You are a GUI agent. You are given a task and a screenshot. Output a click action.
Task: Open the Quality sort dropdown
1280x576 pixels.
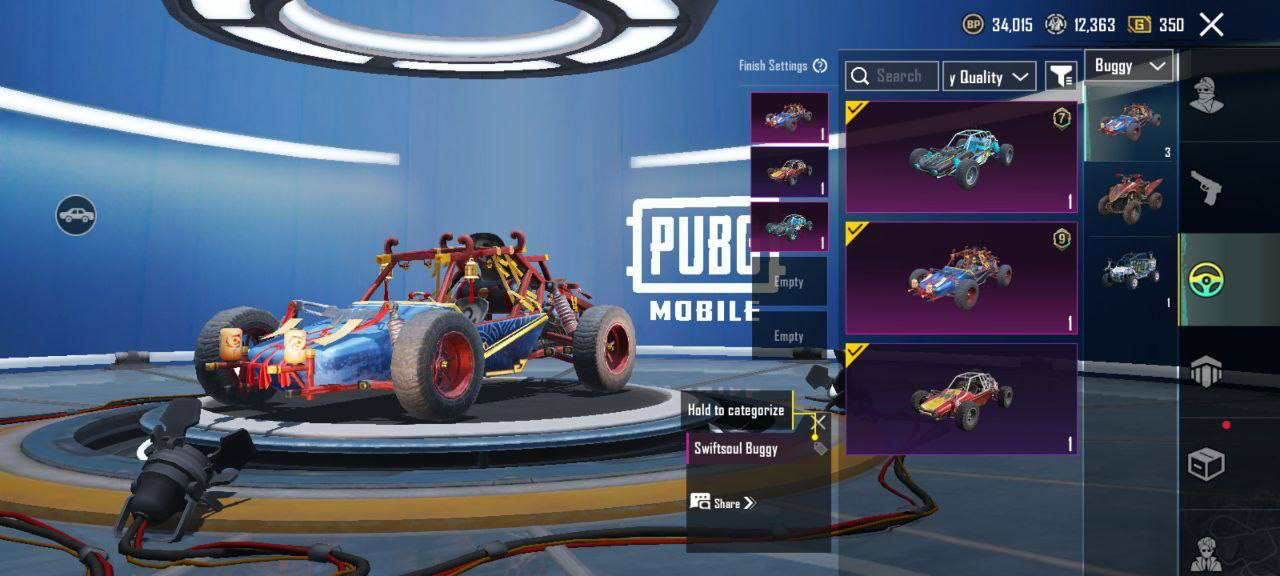[x=989, y=77]
